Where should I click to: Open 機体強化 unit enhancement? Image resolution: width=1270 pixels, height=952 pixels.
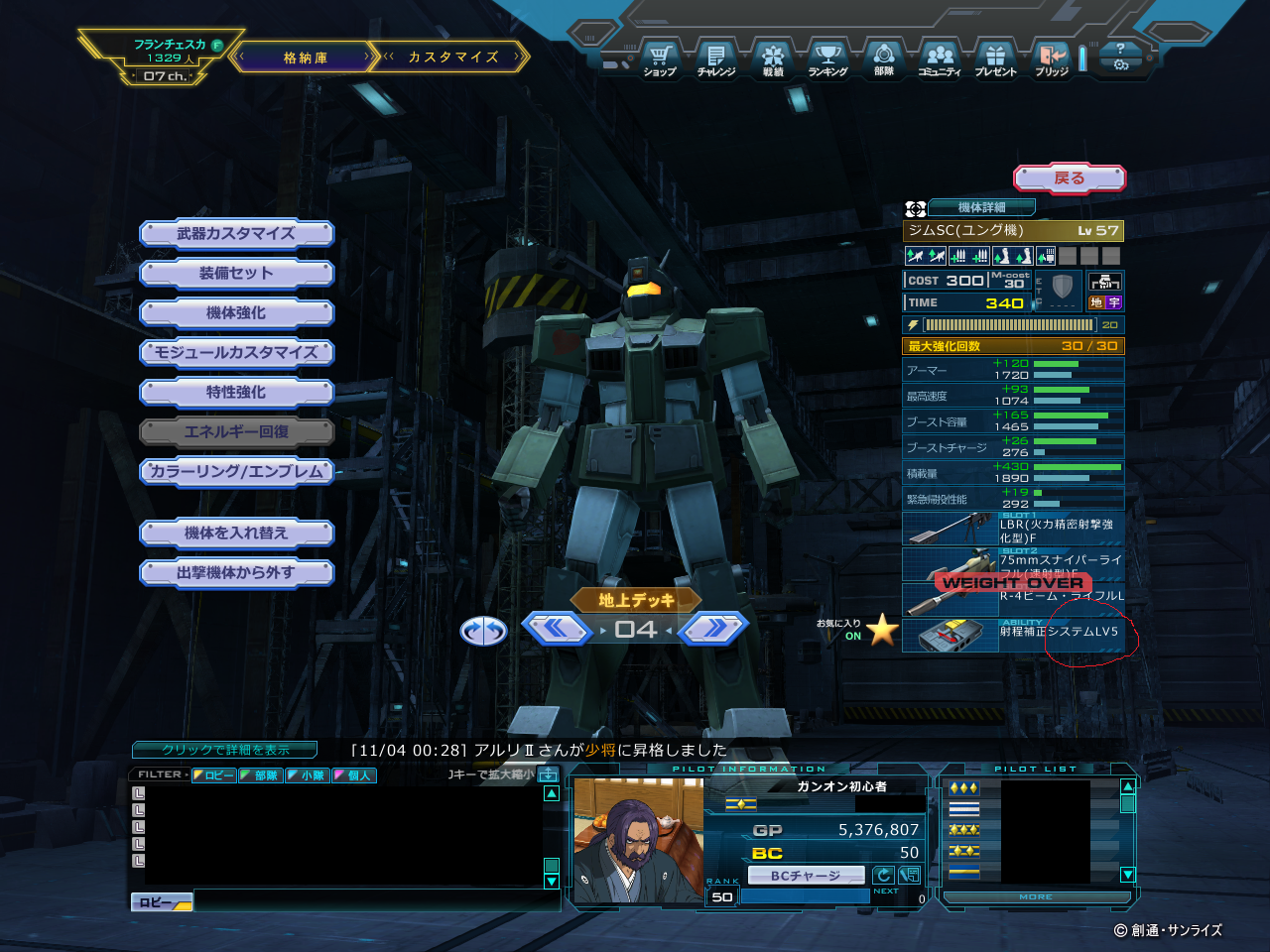tap(236, 313)
